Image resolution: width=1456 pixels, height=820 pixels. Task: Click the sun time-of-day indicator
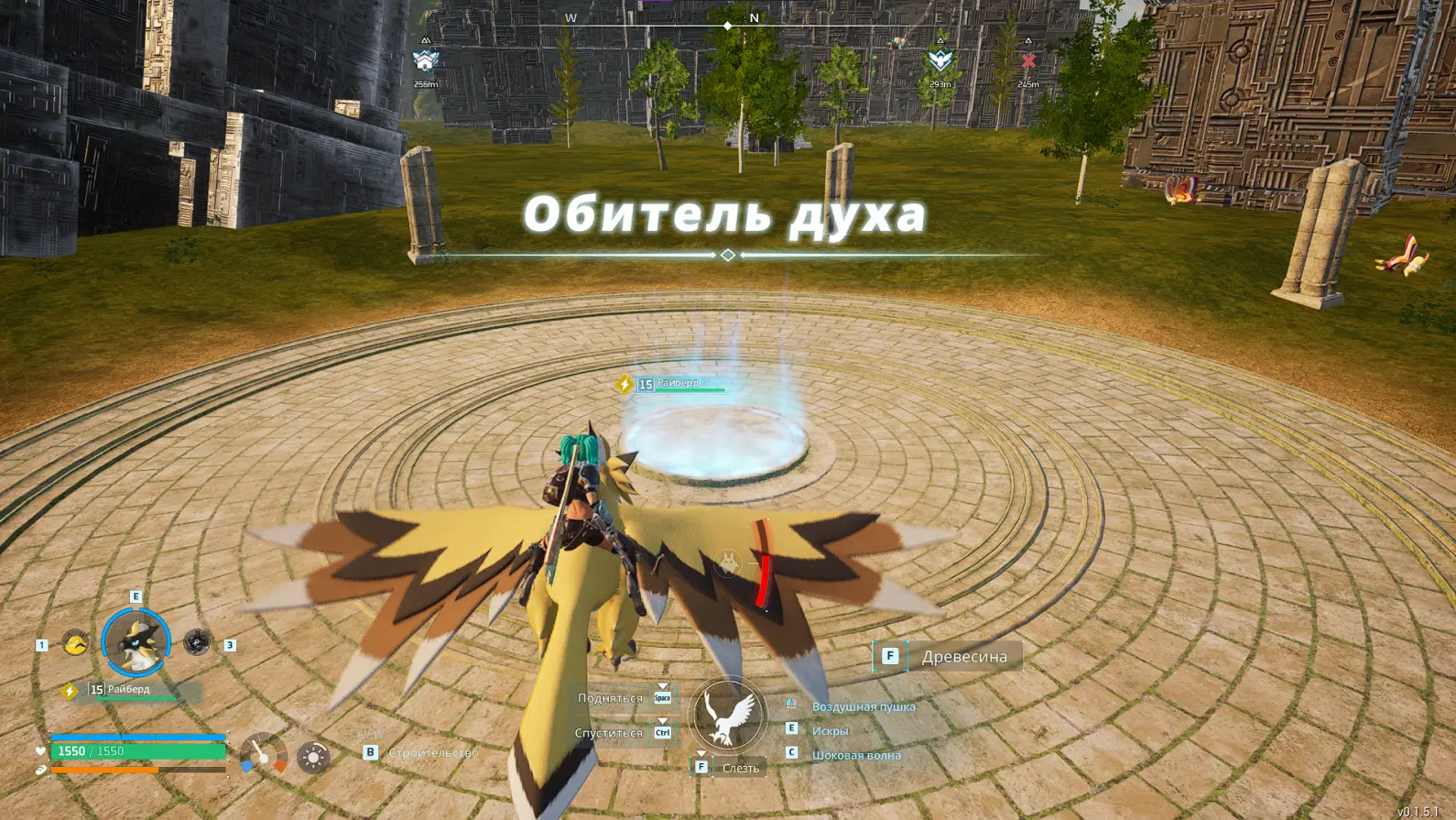[x=313, y=757]
